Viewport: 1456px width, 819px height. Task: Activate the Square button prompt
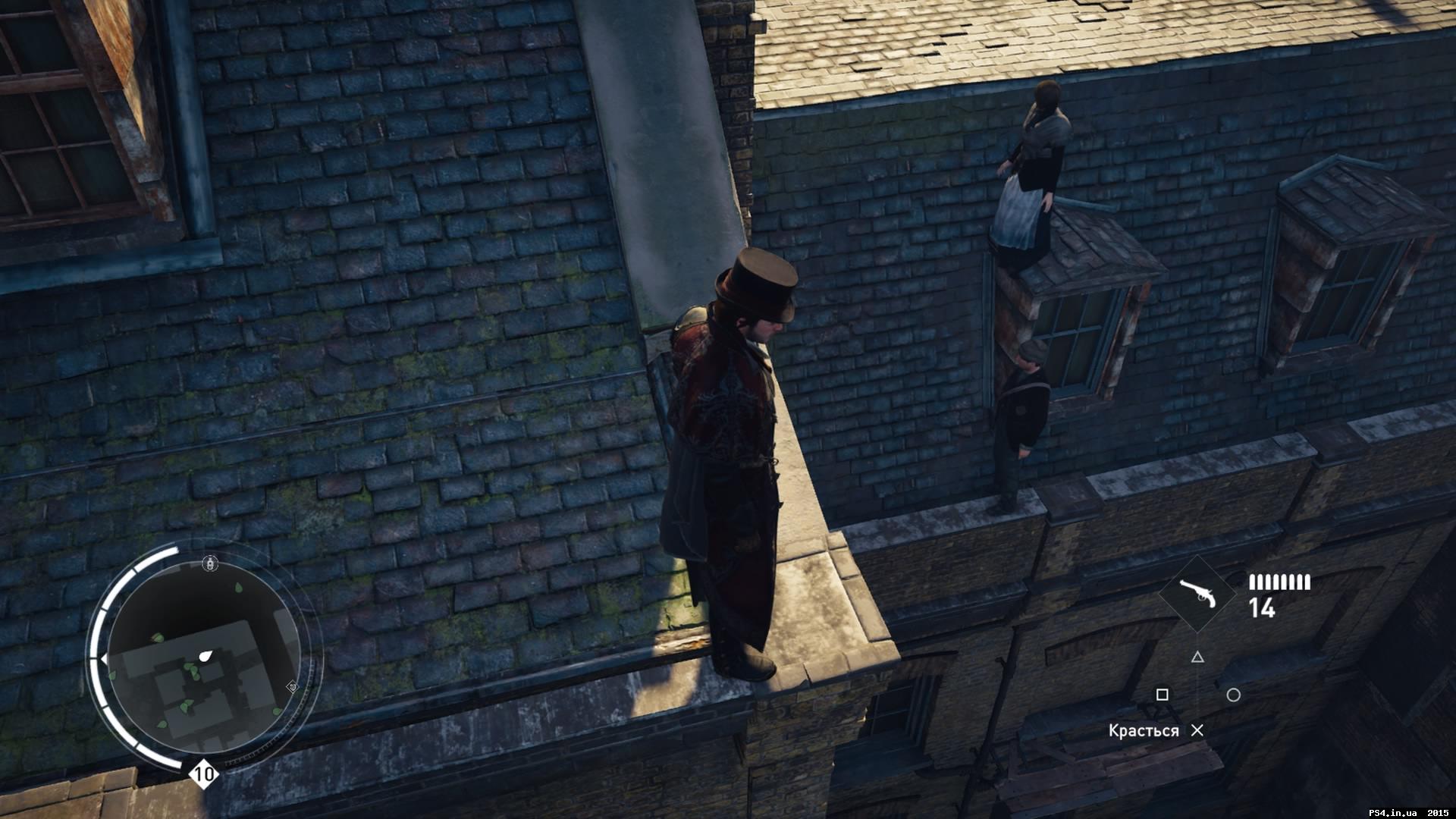click(1163, 695)
